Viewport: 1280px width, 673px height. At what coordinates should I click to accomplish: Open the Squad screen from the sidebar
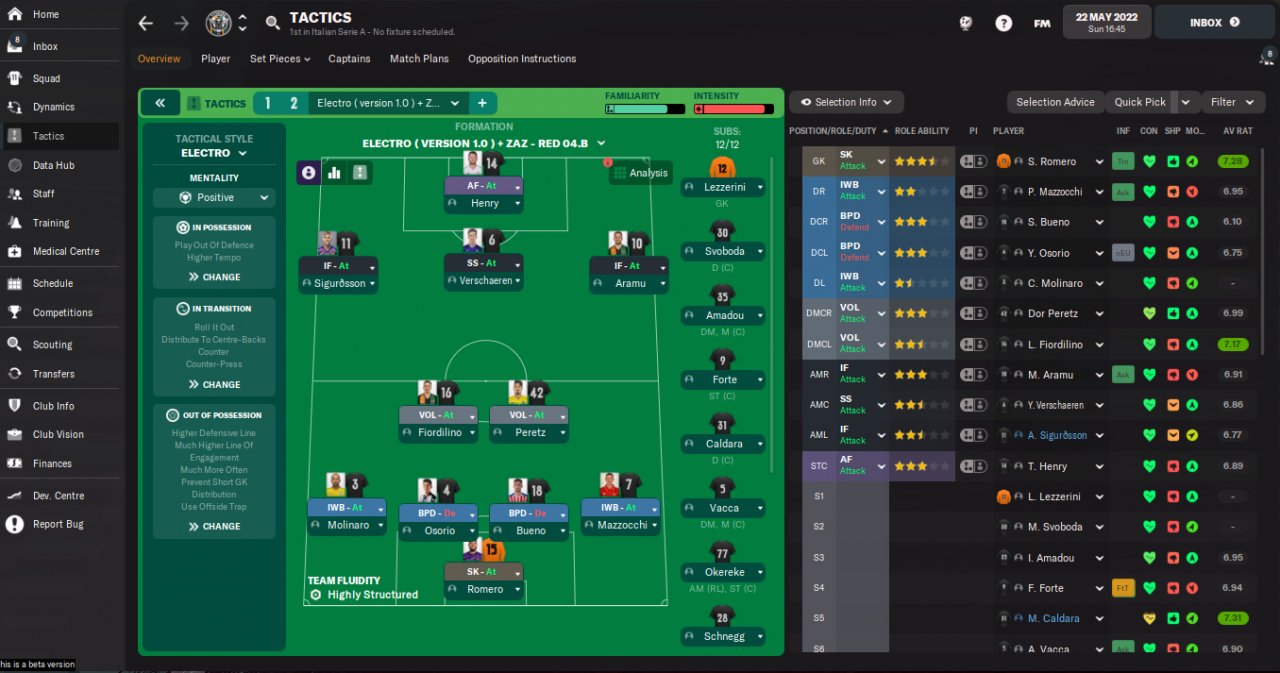pos(46,78)
